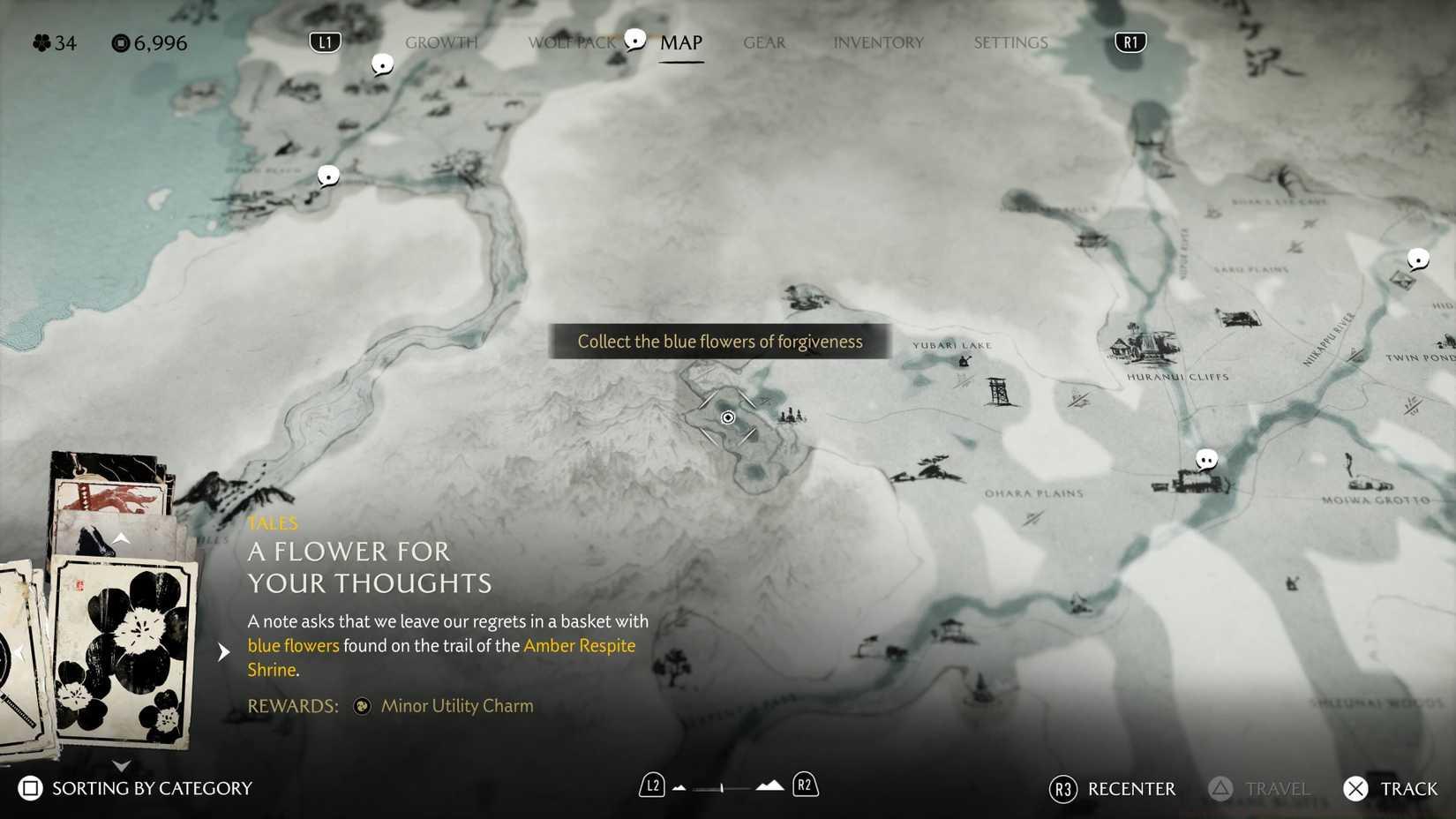Click the flower tale card thumbnail
The width and height of the screenshot is (1456, 819).
pos(124,653)
